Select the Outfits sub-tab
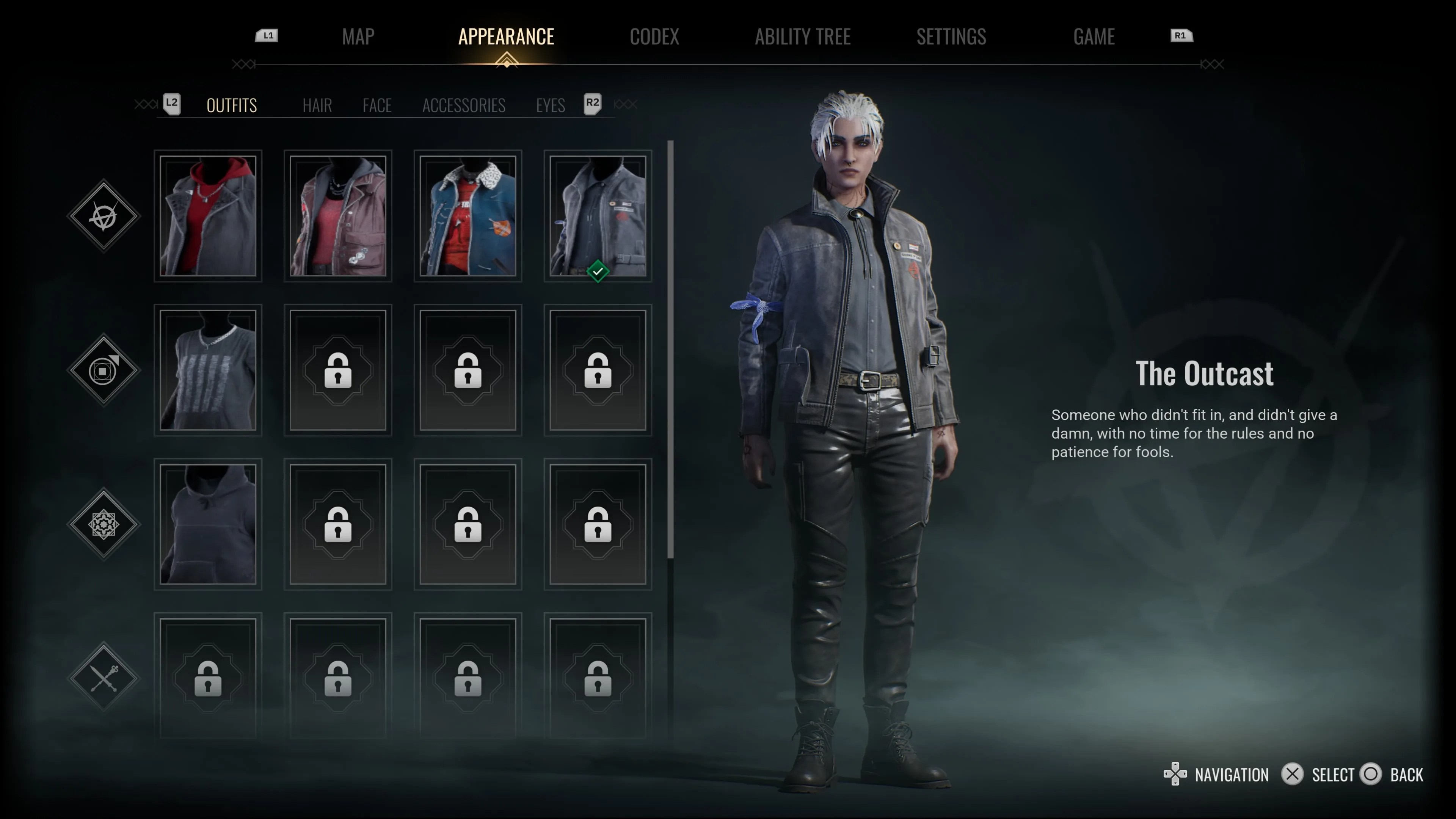This screenshot has width=1456, height=819. point(232,105)
